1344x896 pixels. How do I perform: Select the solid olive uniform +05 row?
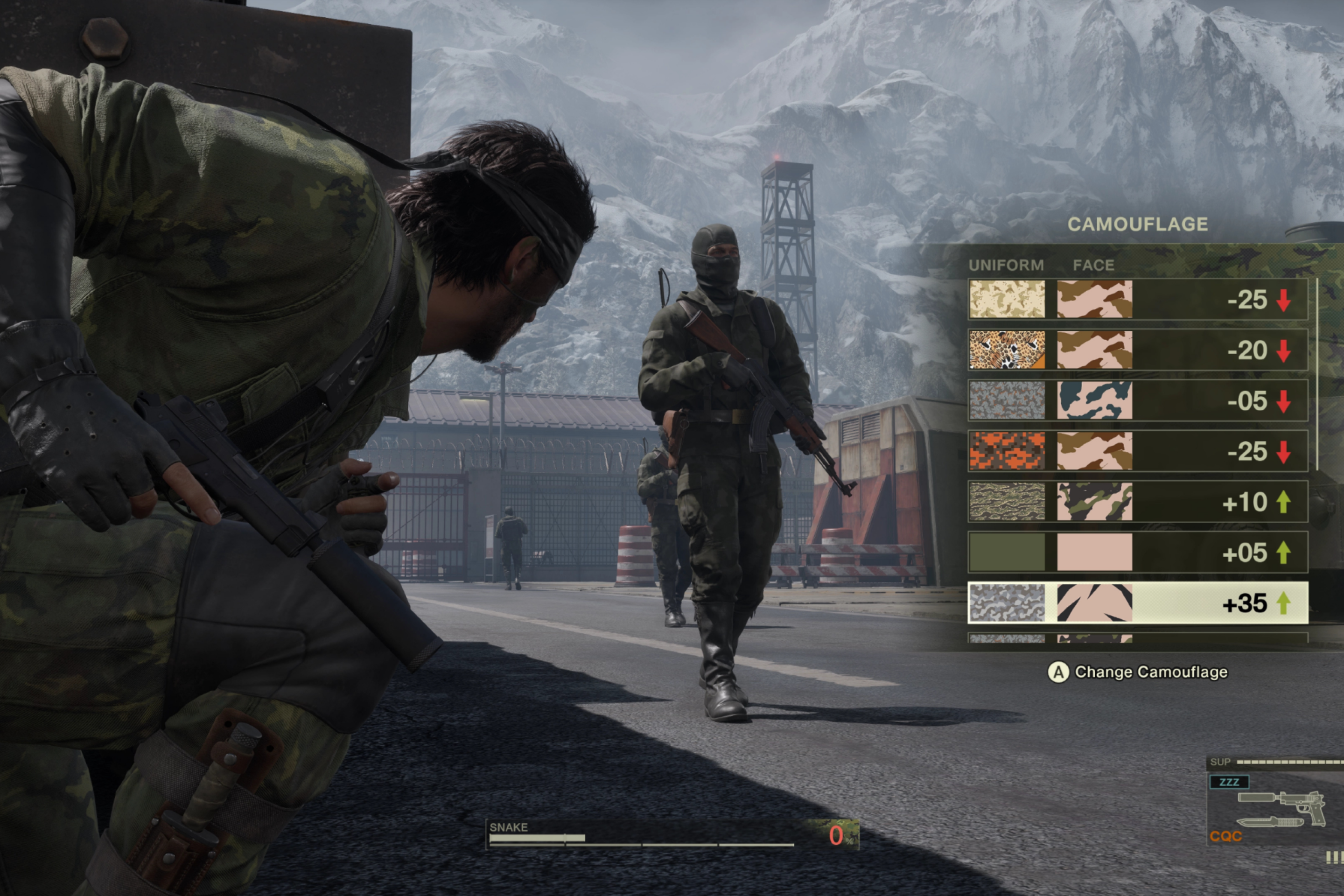[x=1137, y=552]
